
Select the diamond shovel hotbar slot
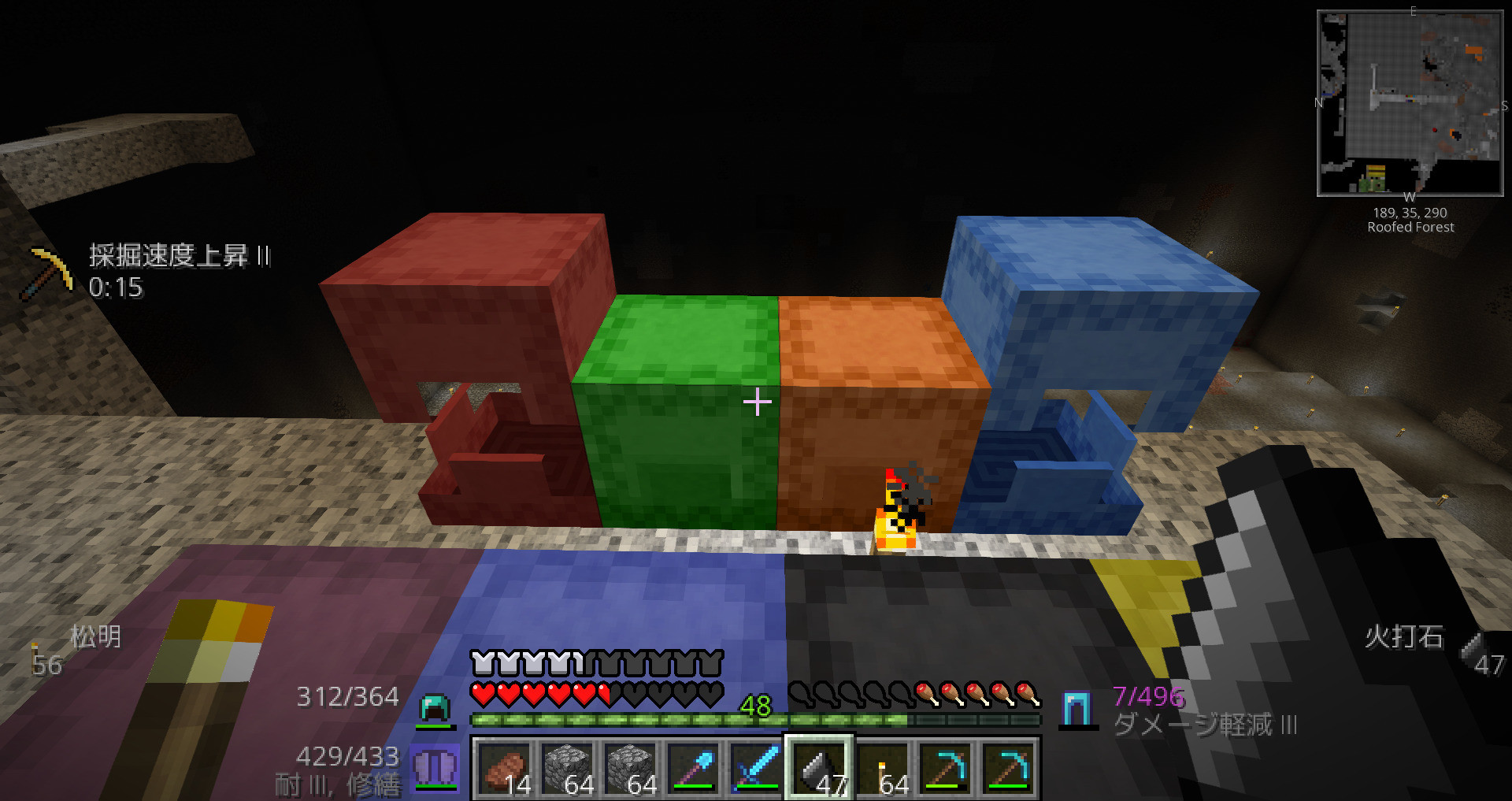[x=693, y=769]
